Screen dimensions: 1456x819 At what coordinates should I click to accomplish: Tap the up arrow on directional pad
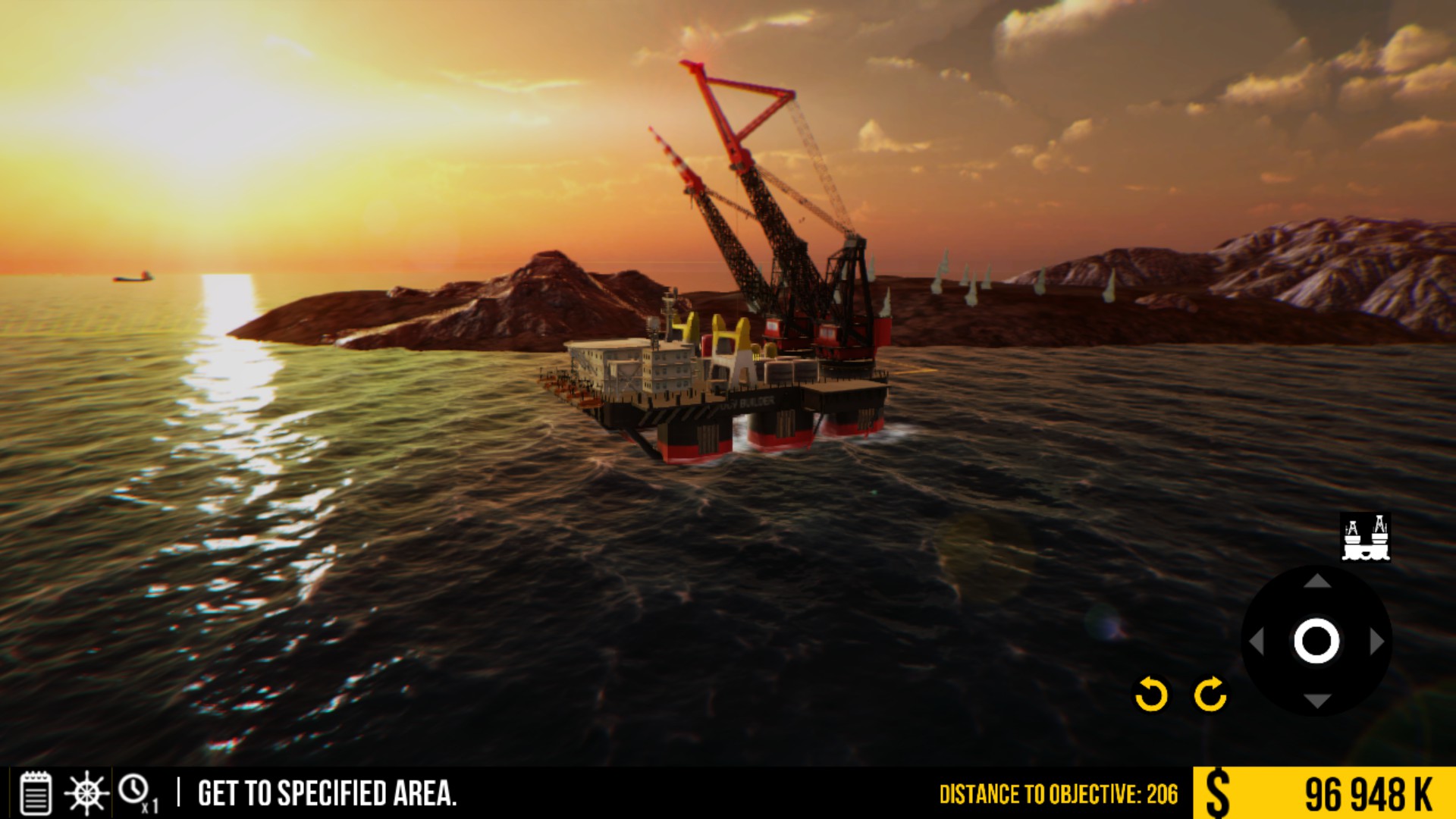pyautogui.click(x=1317, y=582)
